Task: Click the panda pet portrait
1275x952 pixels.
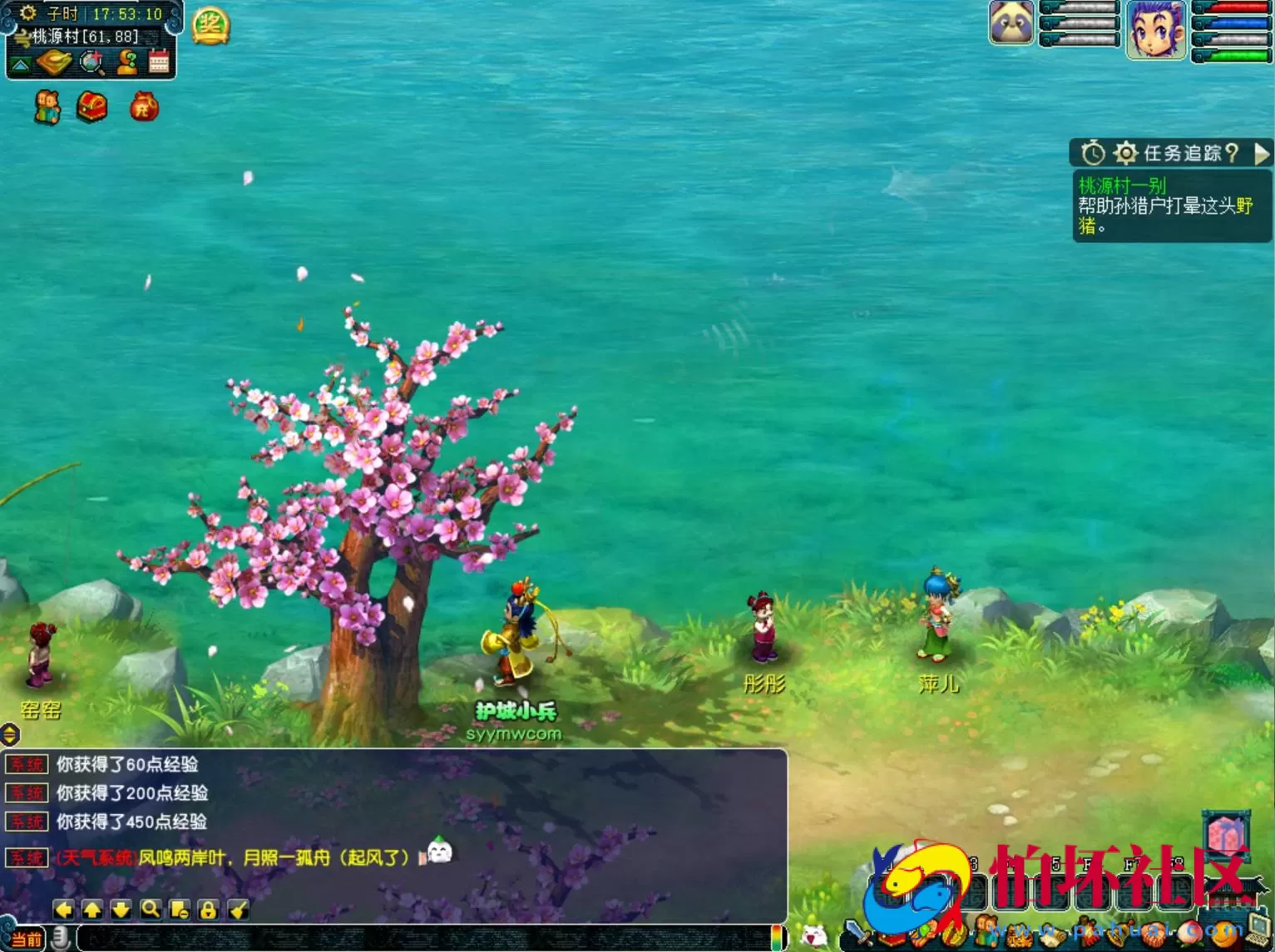Action: (x=1011, y=23)
